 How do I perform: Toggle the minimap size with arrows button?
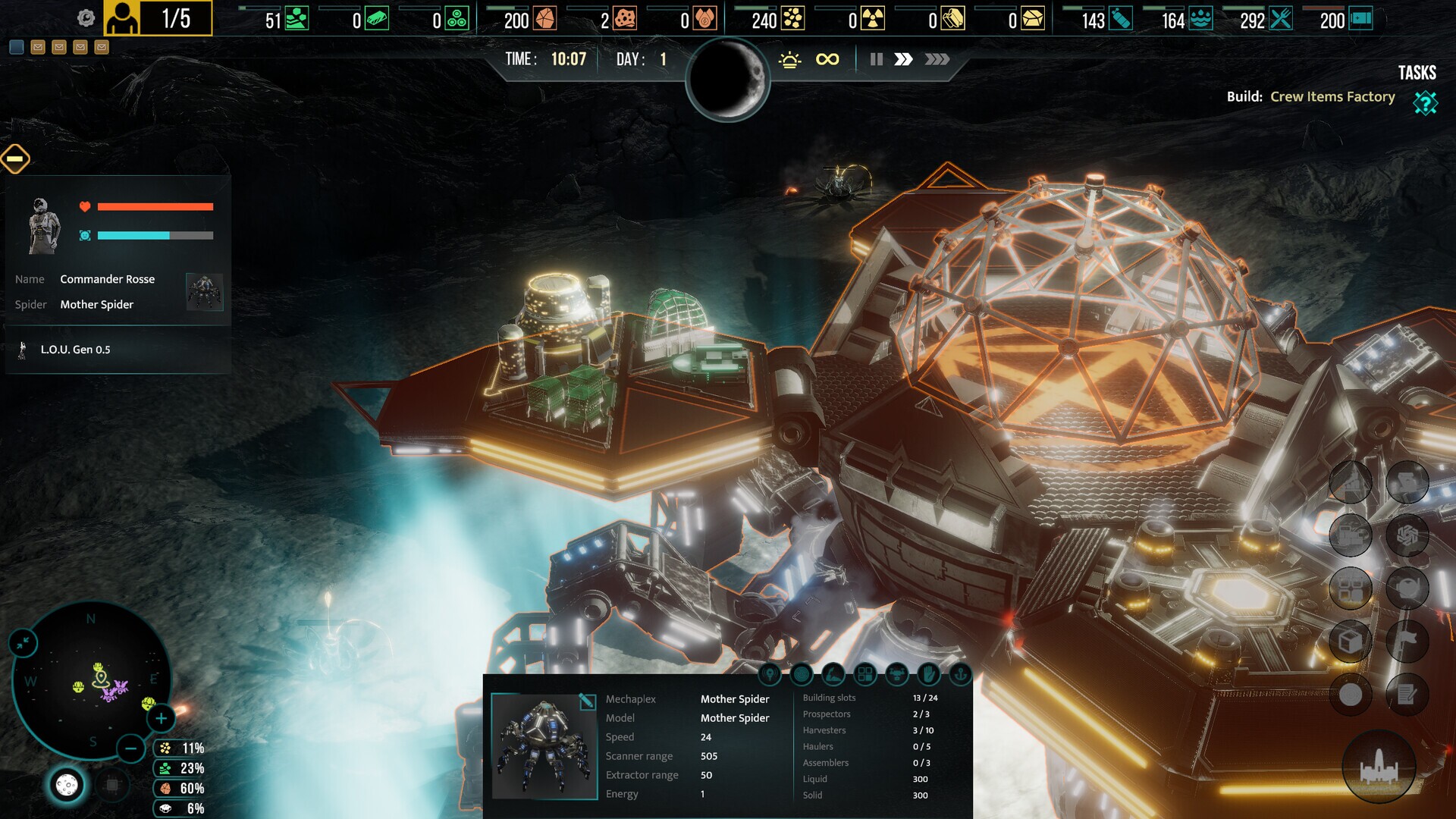pyautogui.click(x=24, y=643)
